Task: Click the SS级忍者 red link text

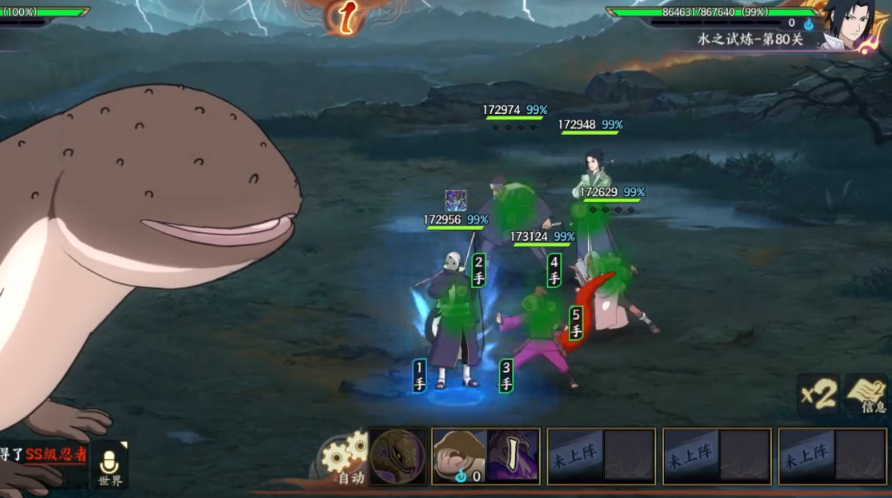Action: 56,455
